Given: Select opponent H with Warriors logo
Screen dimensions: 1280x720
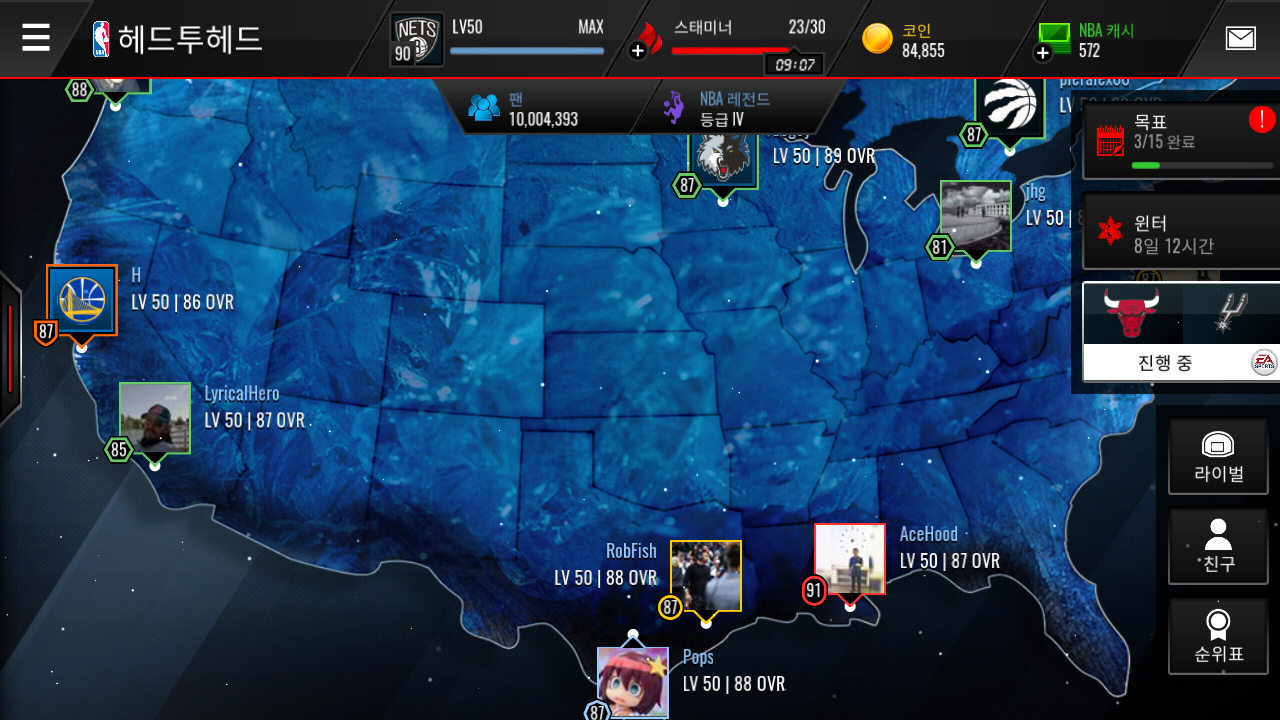Looking at the screenshot, I should tap(82, 300).
